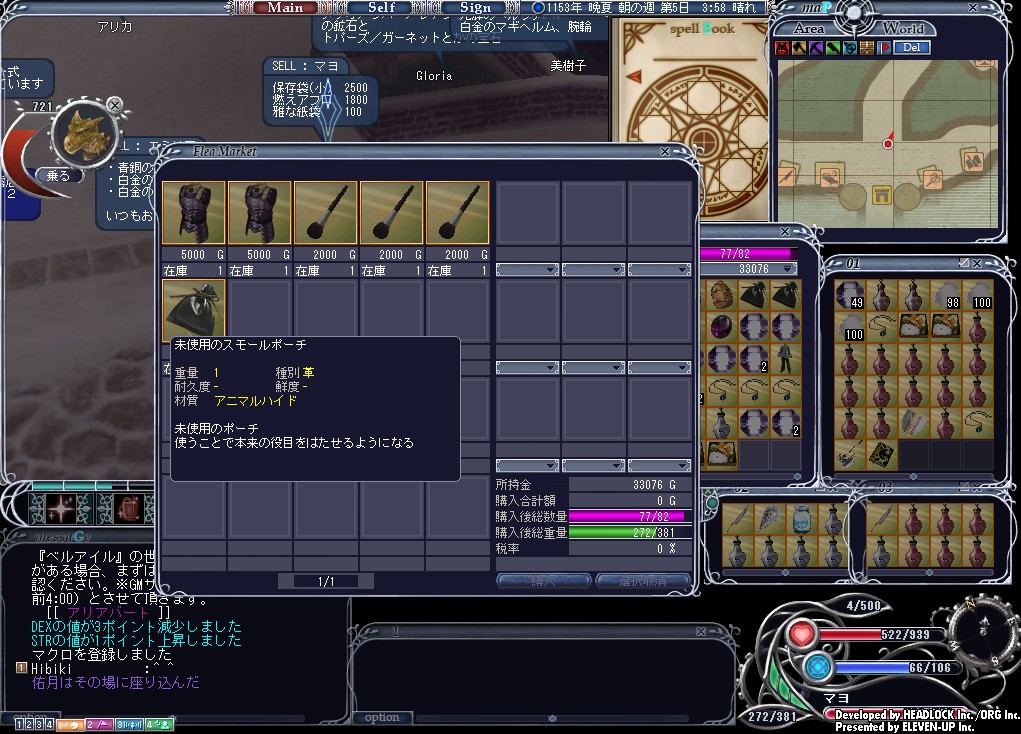The width and height of the screenshot is (1021, 734).
Task: Click the gate marker on the minimap
Action: tap(882, 194)
